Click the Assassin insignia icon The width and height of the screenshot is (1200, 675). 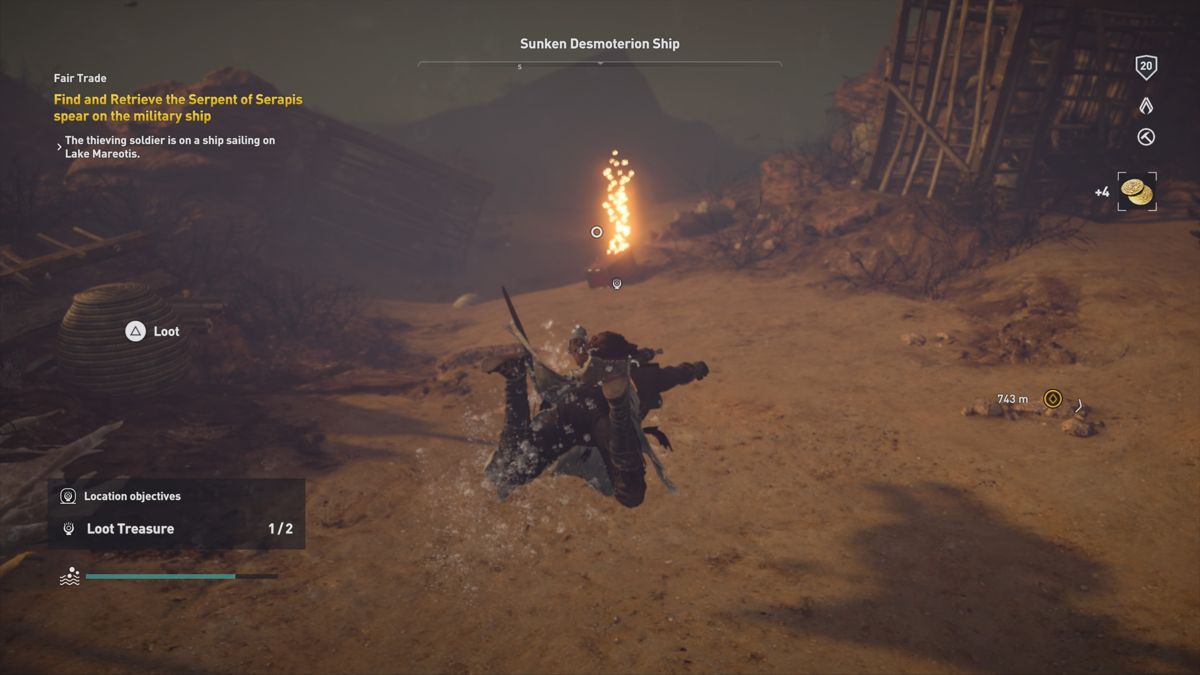pyautogui.click(x=1146, y=105)
